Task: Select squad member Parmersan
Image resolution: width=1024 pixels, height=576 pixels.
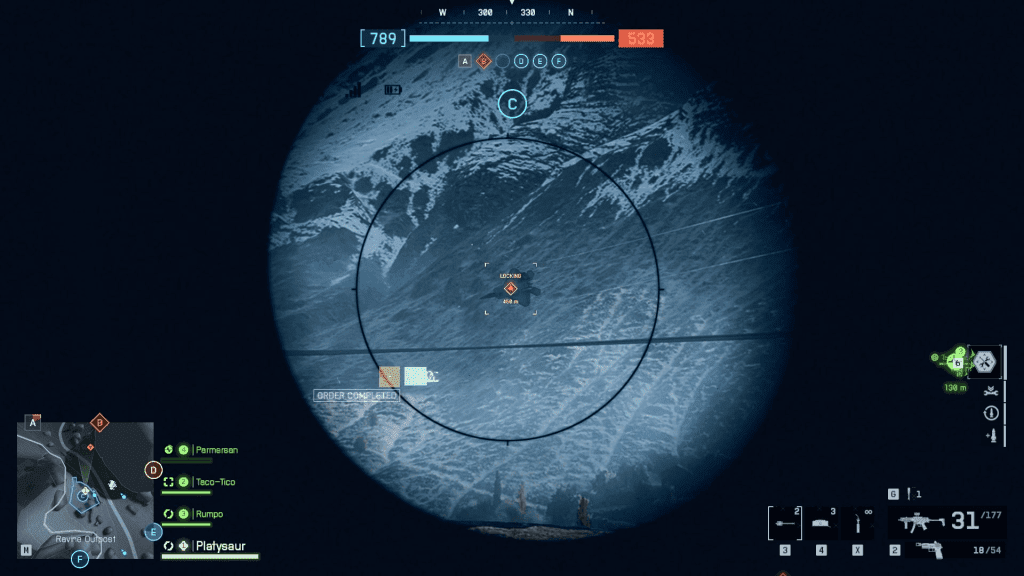Action: click(216, 450)
